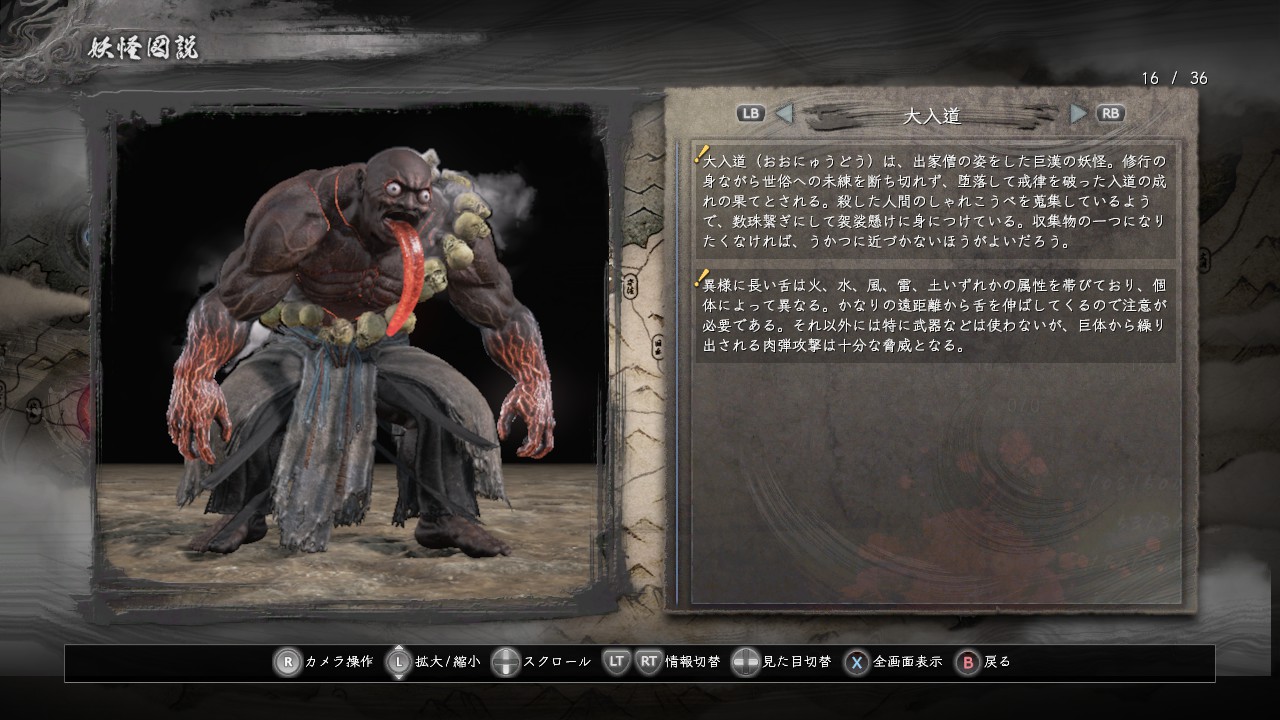Select the RT trigger icon
Screen dimensions: 1280x720
(x=648, y=661)
